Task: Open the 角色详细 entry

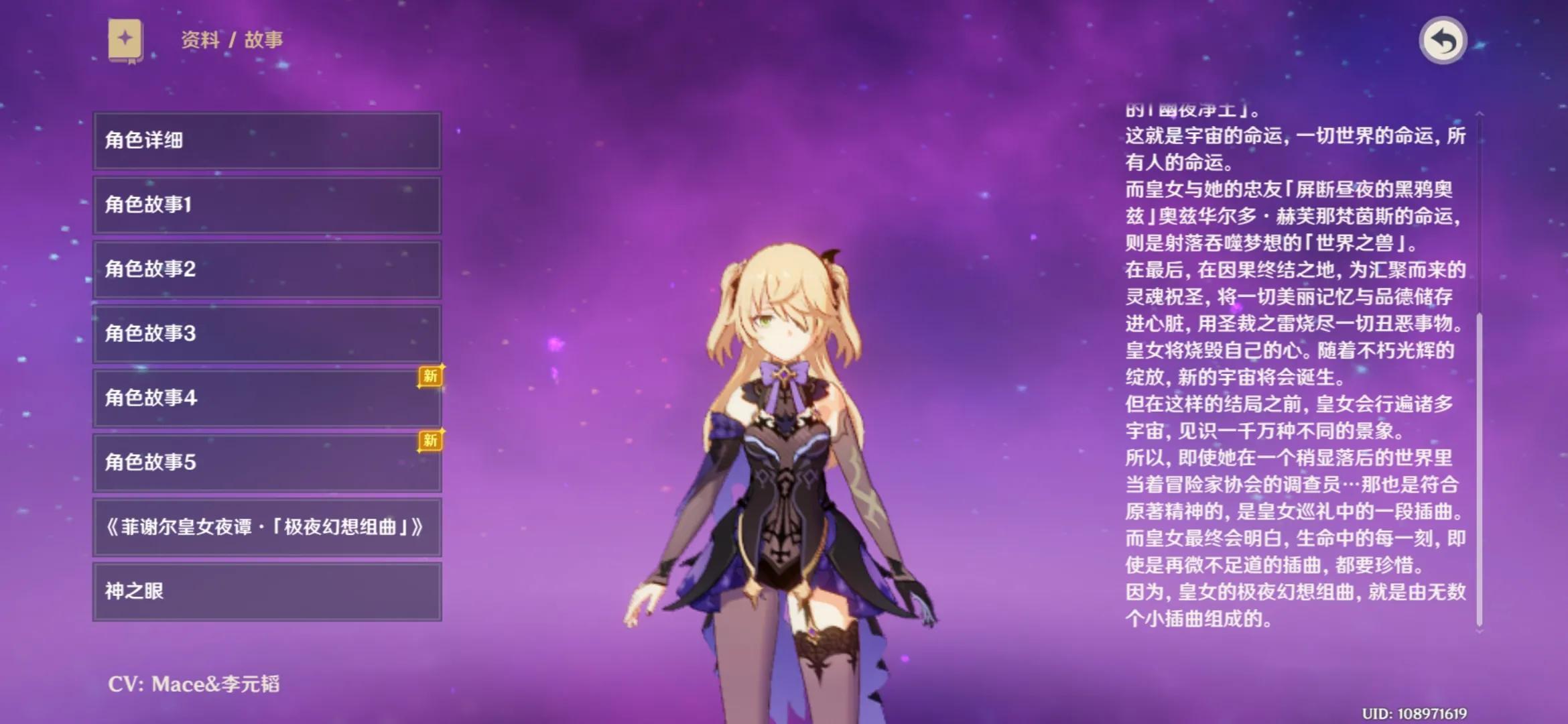Action: [267, 140]
